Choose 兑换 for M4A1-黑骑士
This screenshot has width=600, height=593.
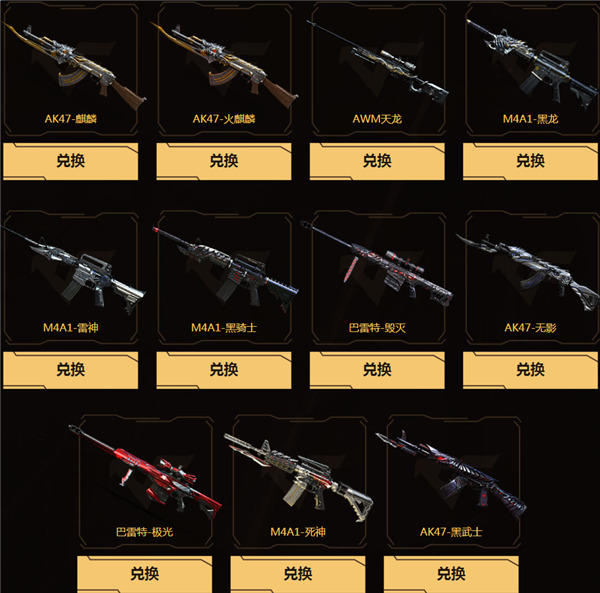[223, 369]
